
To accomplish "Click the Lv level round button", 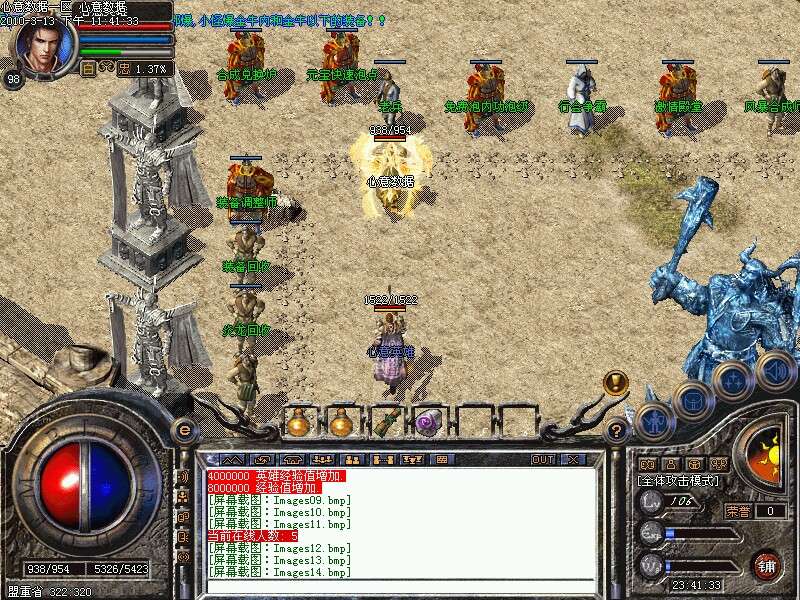I will [652, 502].
